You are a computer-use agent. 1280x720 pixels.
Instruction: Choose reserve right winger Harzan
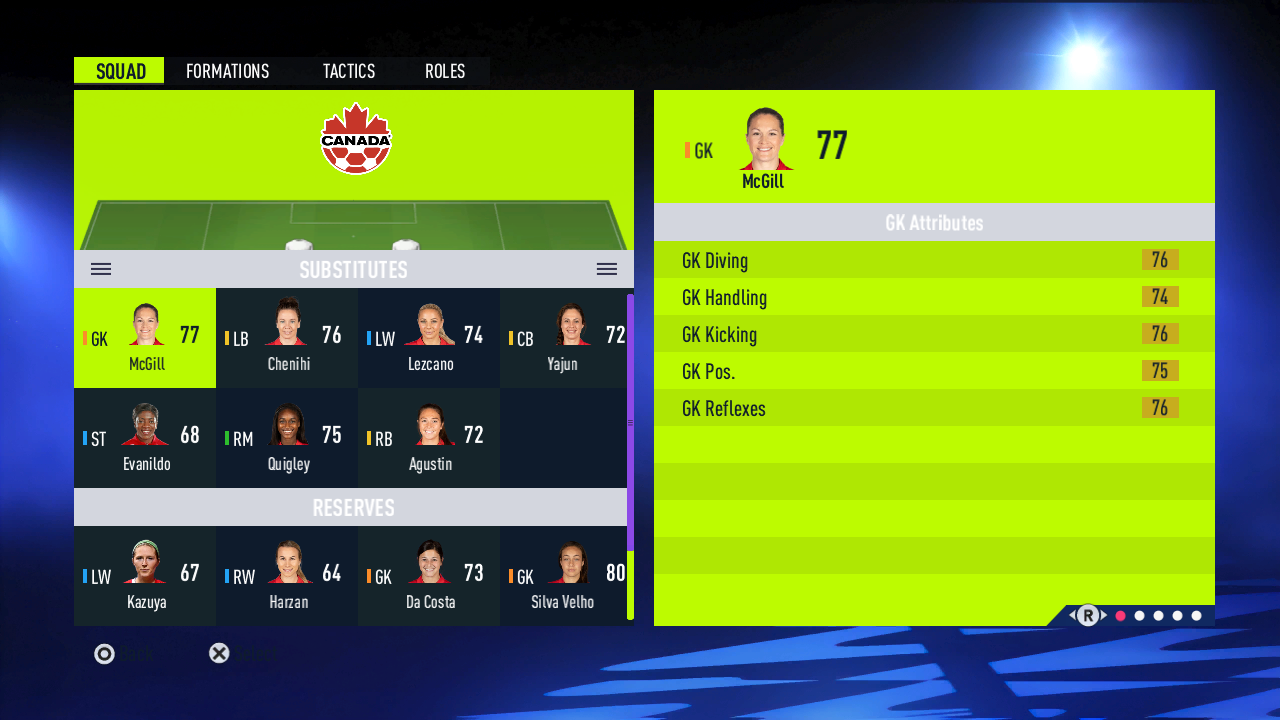[x=287, y=576]
